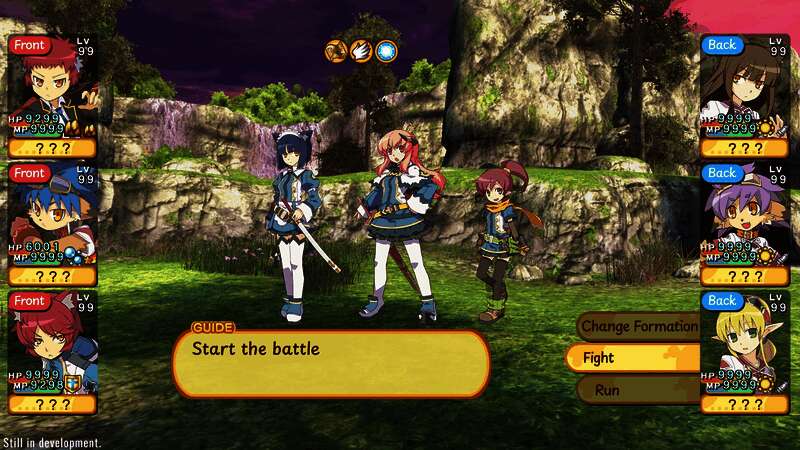The image size is (800, 450).
Task: Choose the Fight command
Action: pos(630,357)
